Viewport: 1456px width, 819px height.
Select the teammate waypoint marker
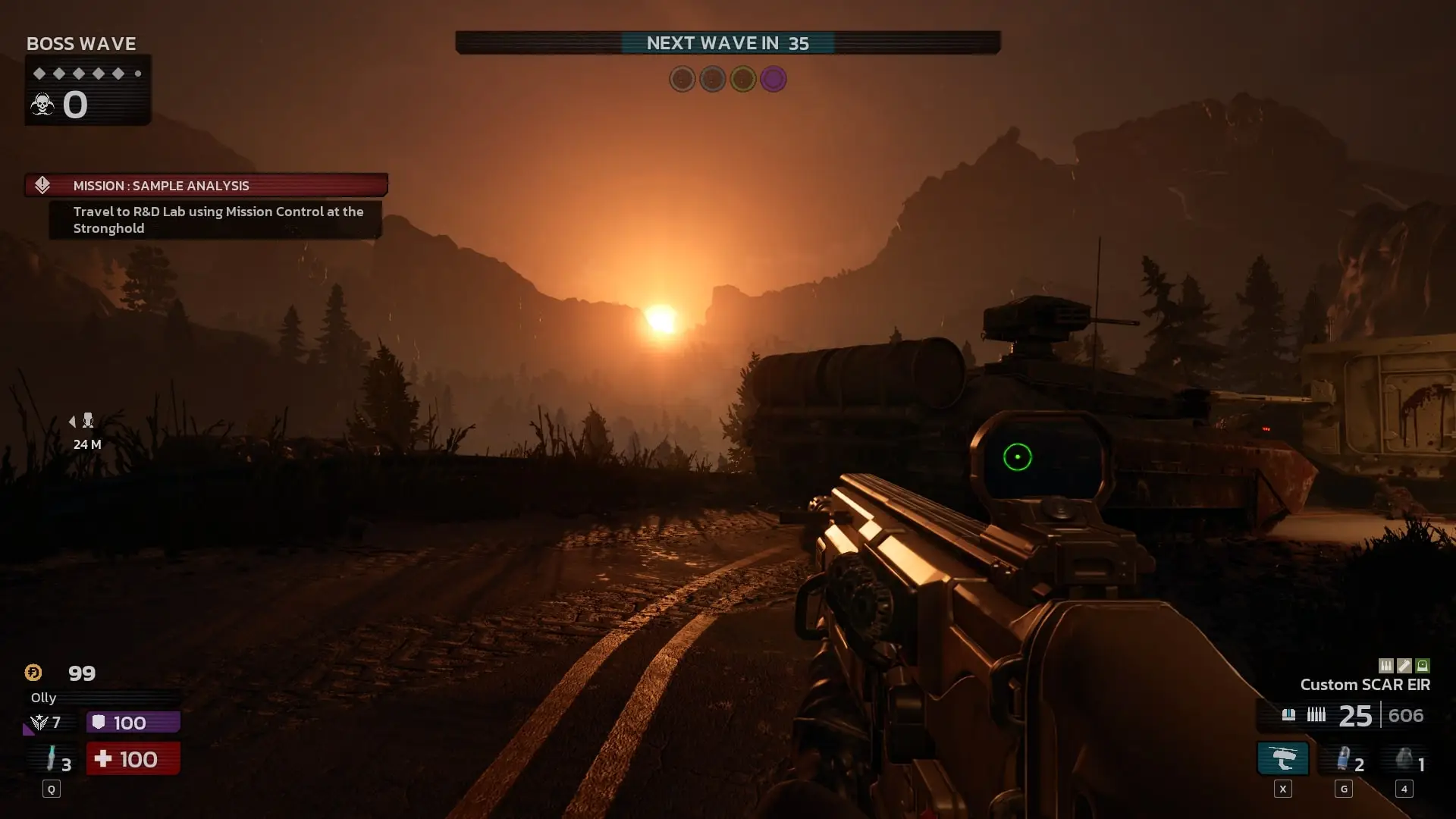[x=87, y=421]
